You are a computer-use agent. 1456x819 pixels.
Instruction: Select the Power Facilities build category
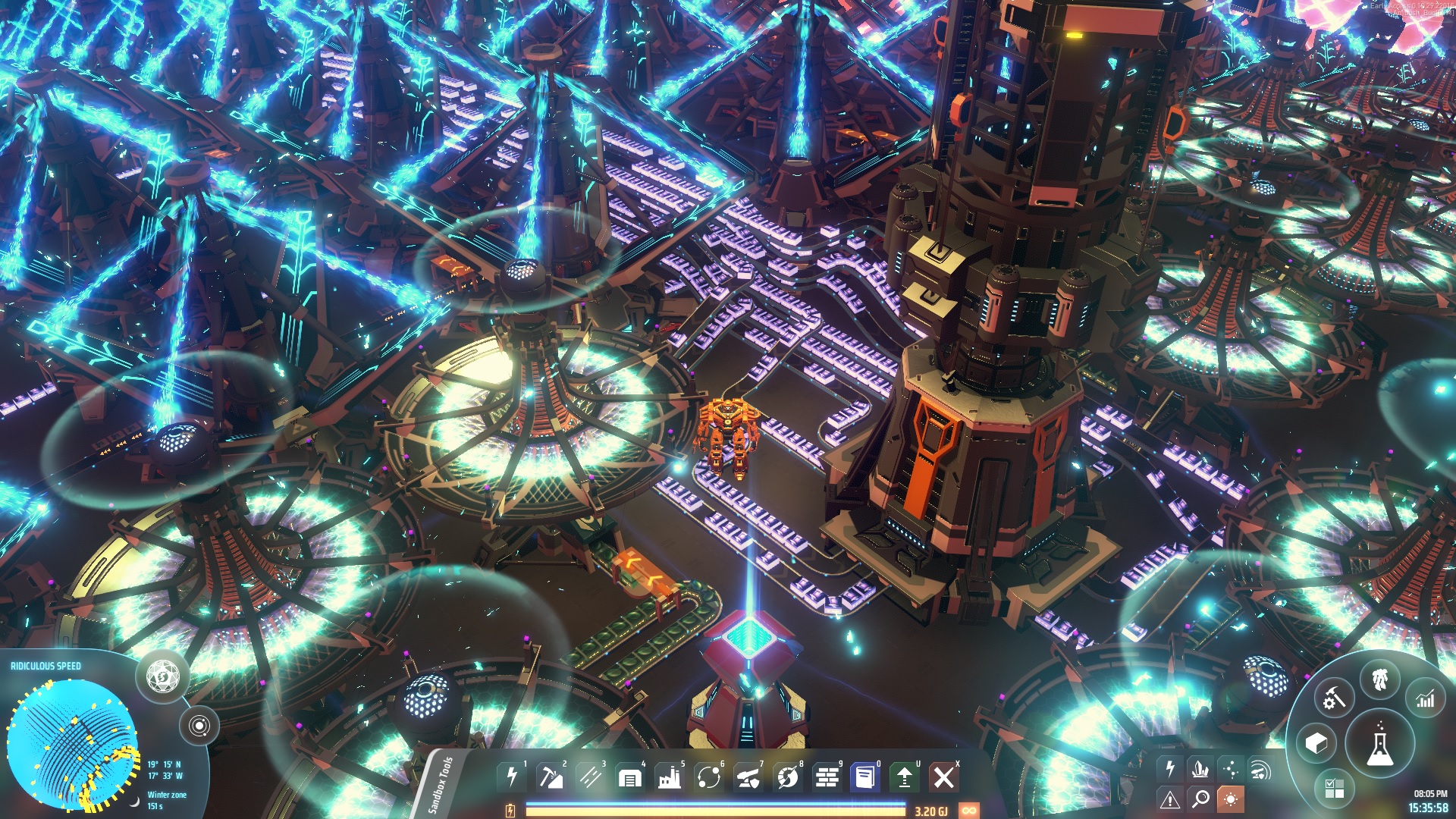512,777
